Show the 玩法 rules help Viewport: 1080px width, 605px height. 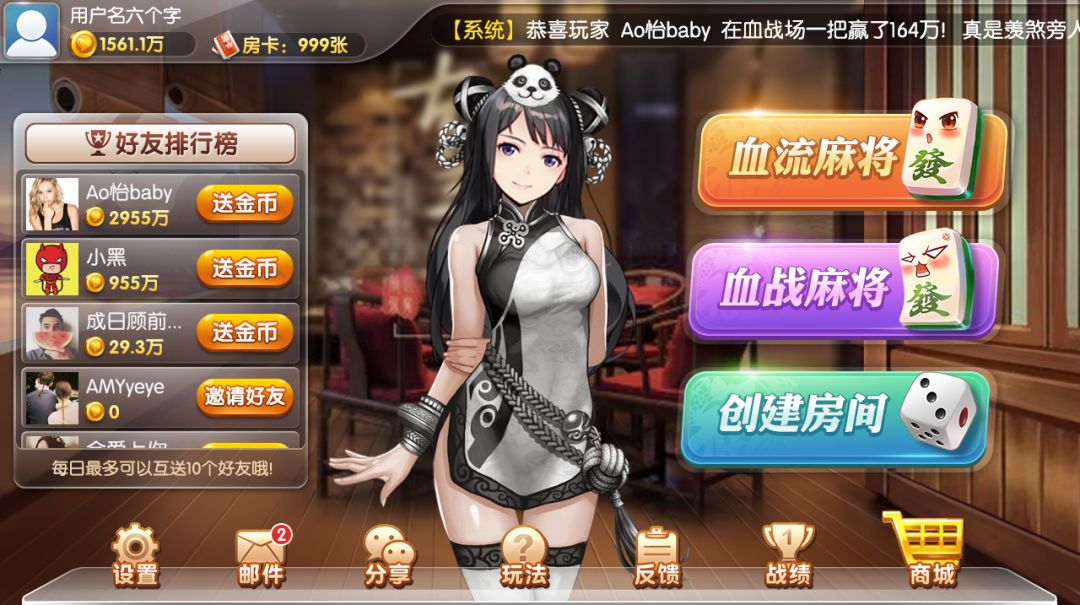click(524, 555)
